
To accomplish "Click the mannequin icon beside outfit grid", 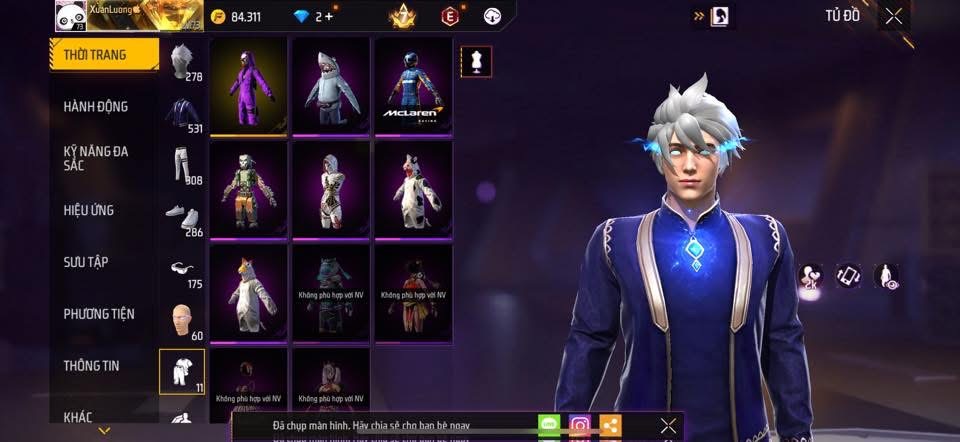I will pyautogui.click(x=475, y=61).
